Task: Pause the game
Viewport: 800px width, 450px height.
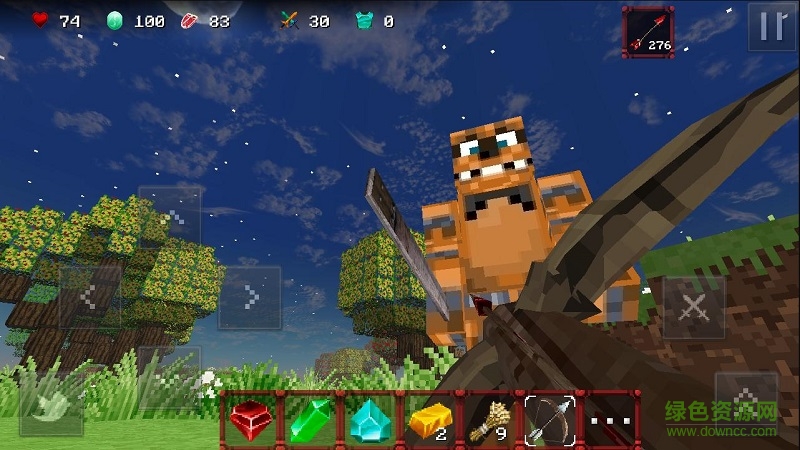Action: coord(772,27)
